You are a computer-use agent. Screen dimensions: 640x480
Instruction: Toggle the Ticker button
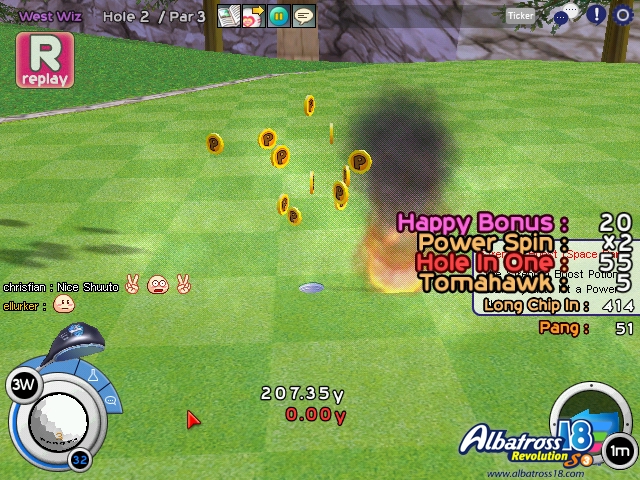click(x=520, y=15)
